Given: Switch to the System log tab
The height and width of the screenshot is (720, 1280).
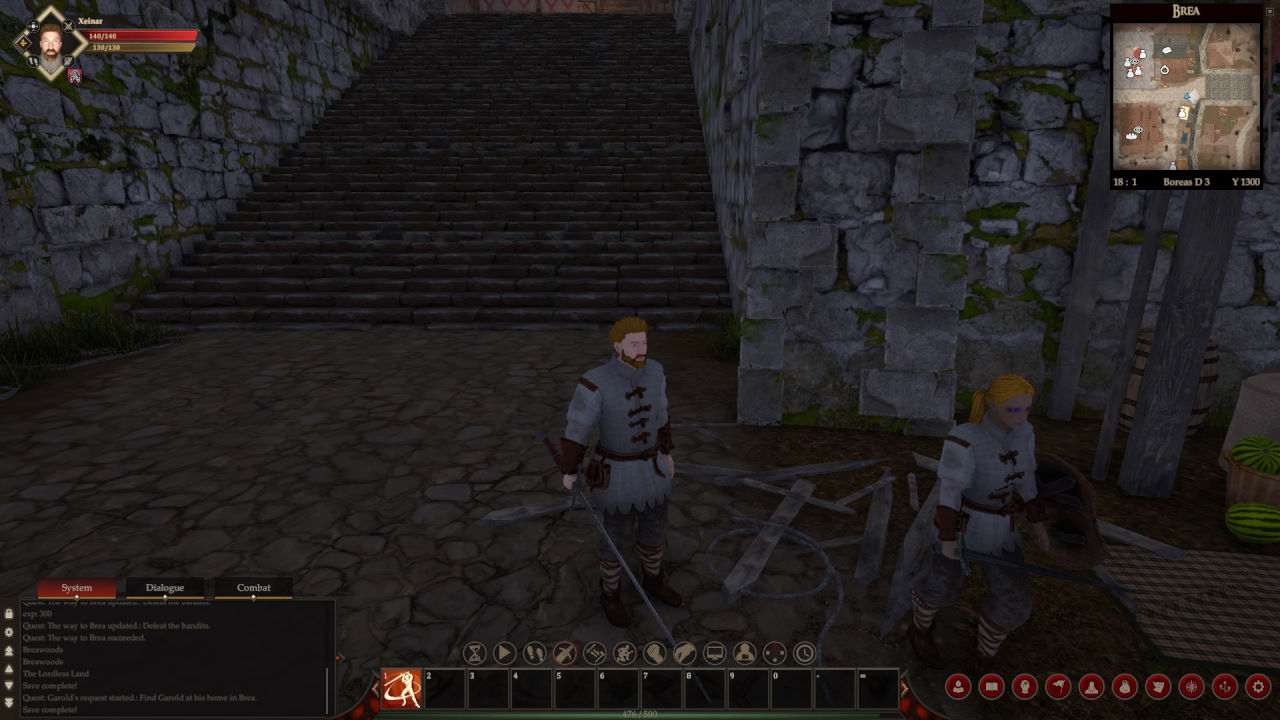Looking at the screenshot, I should [76, 588].
